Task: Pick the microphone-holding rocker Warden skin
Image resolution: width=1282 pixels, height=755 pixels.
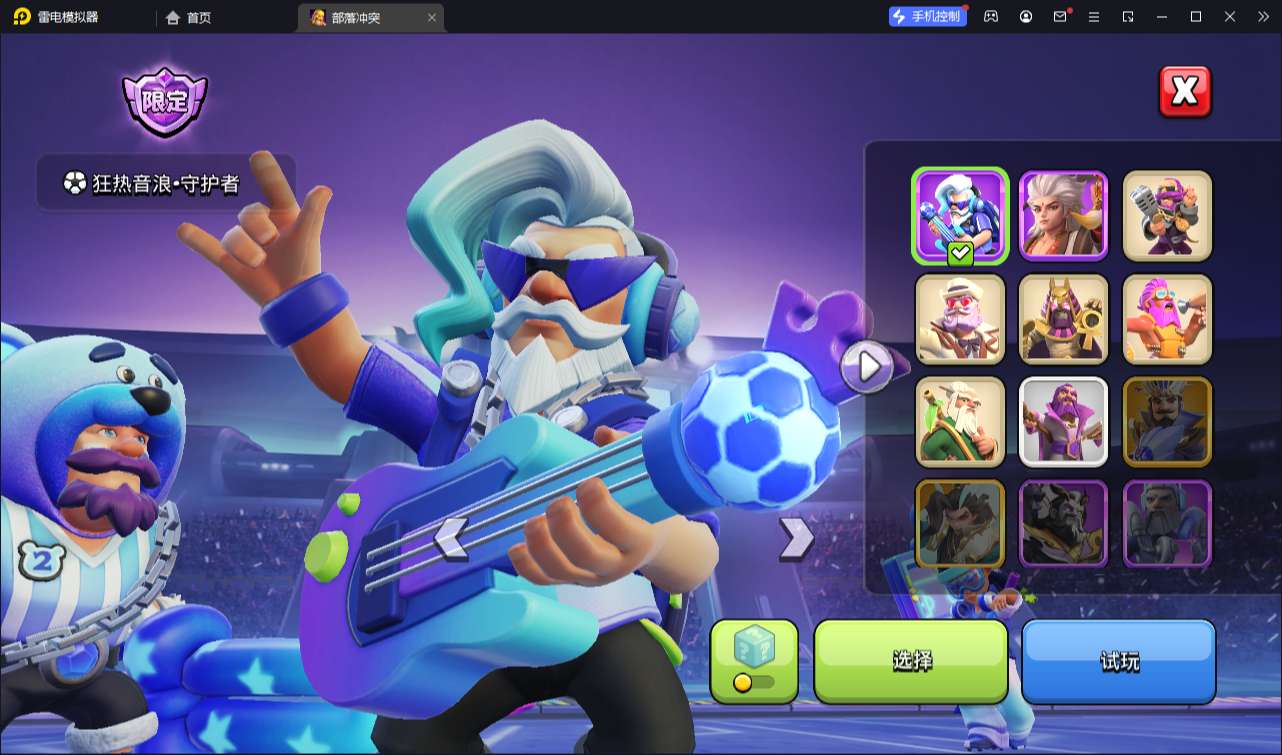Action: click(1167, 215)
